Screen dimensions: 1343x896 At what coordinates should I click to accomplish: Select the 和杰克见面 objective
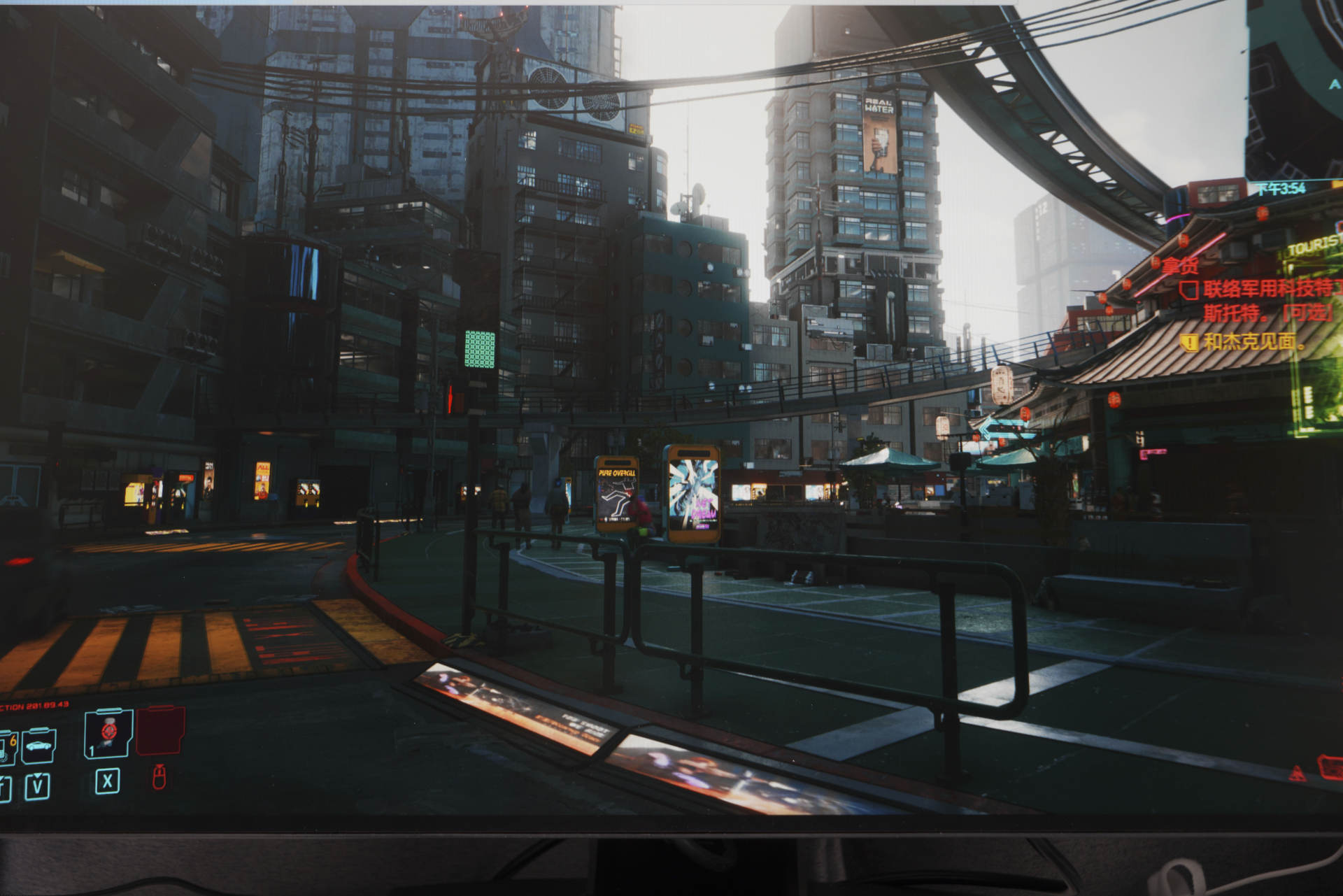click(x=1252, y=341)
